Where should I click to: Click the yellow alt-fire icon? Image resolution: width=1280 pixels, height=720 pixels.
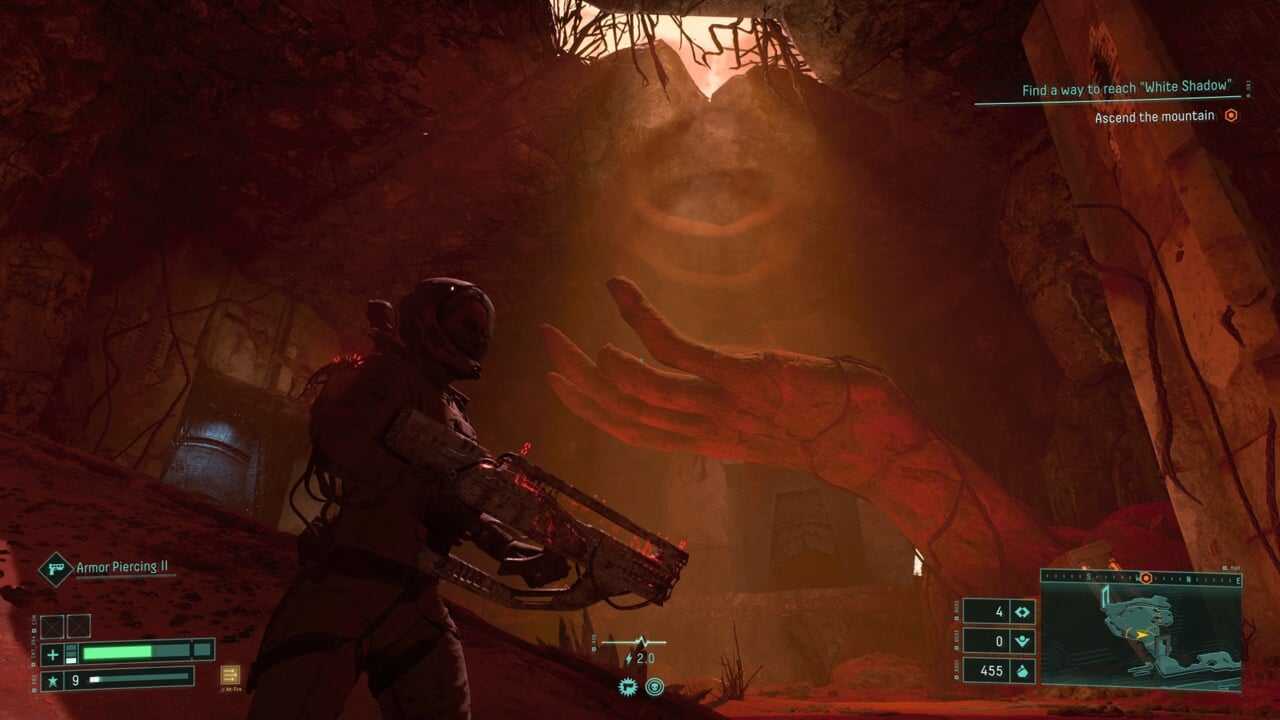230,675
